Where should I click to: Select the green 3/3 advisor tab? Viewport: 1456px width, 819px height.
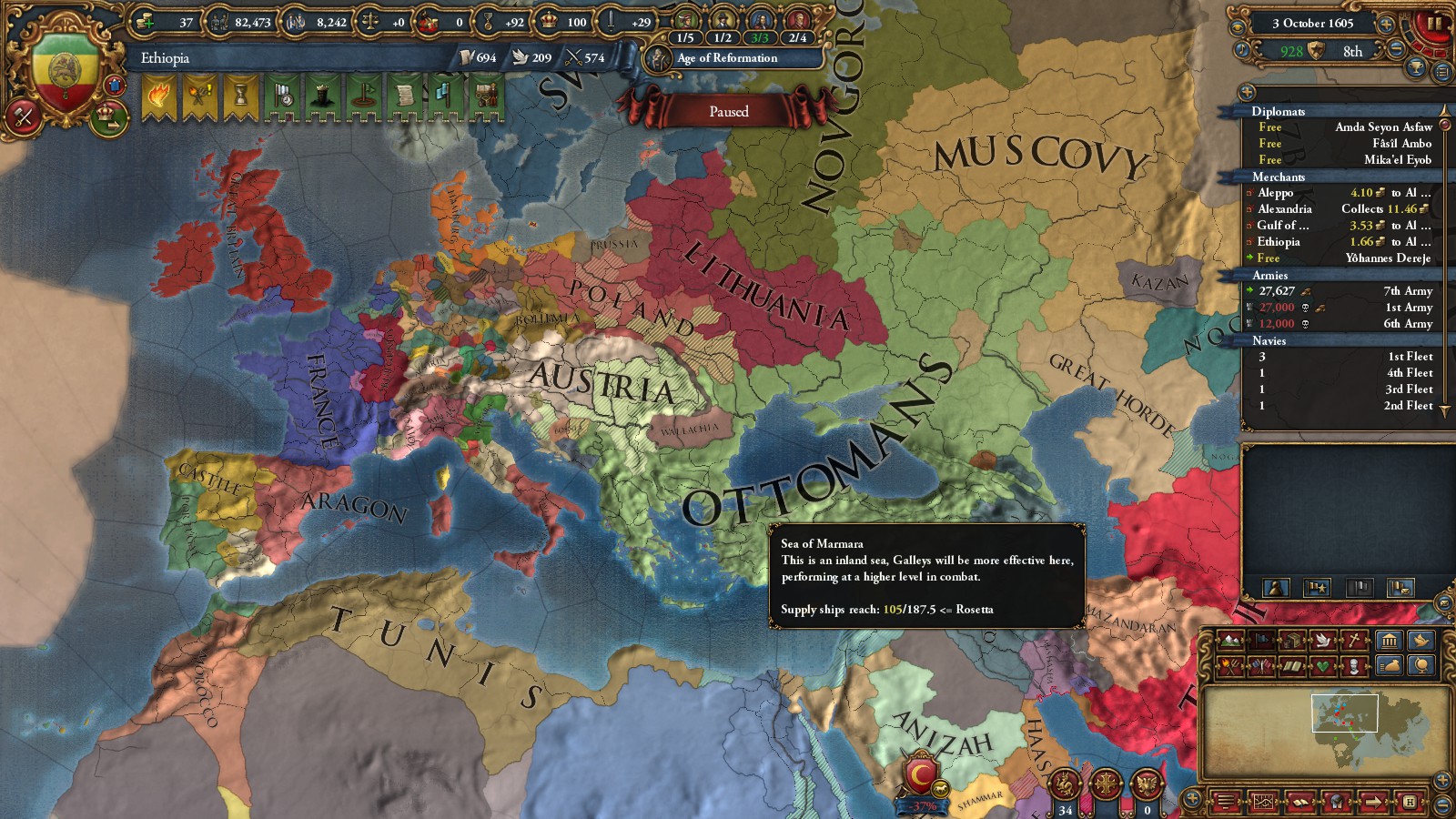pyautogui.click(x=759, y=39)
